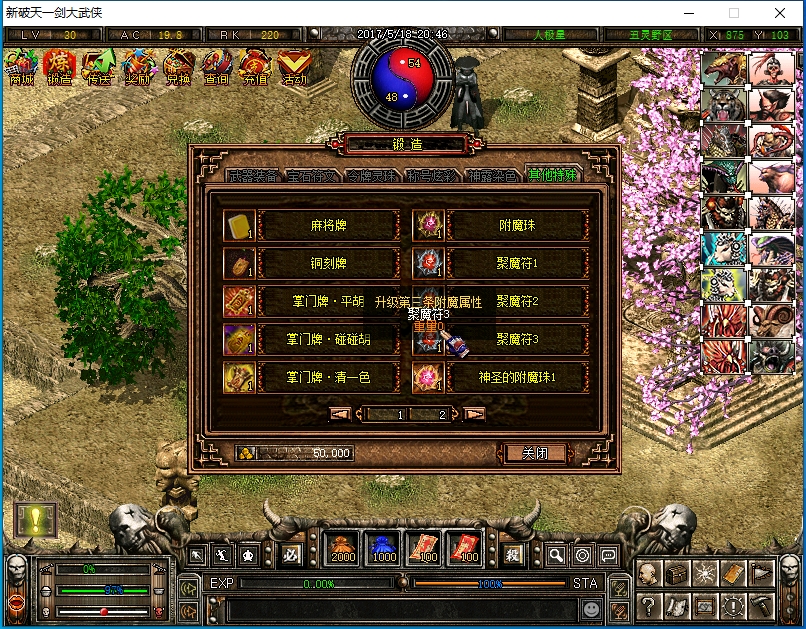The image size is (806, 629).
Task: Open the 活动 events icon
Action: tap(294, 67)
